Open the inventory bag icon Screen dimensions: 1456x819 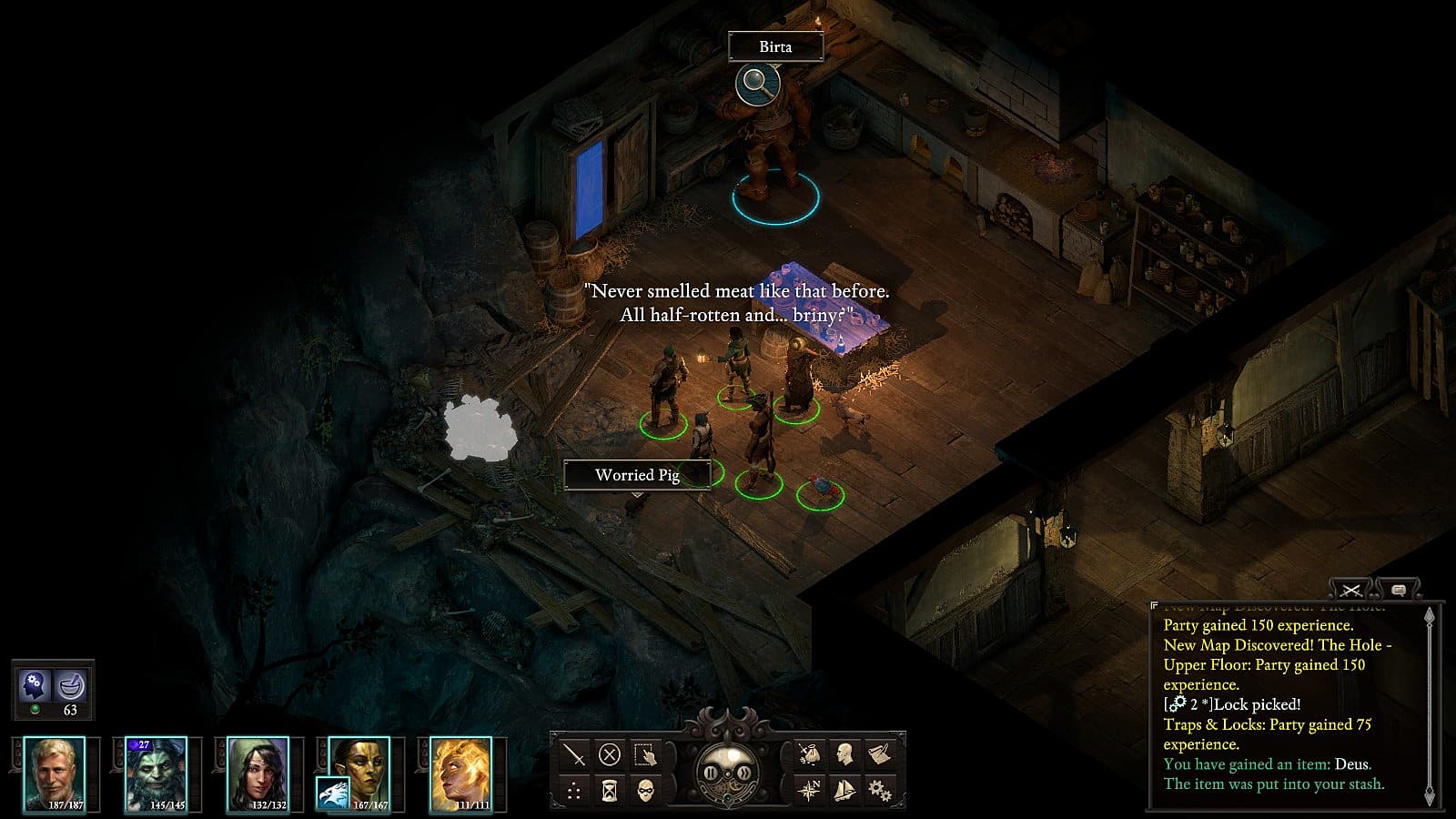point(808,754)
